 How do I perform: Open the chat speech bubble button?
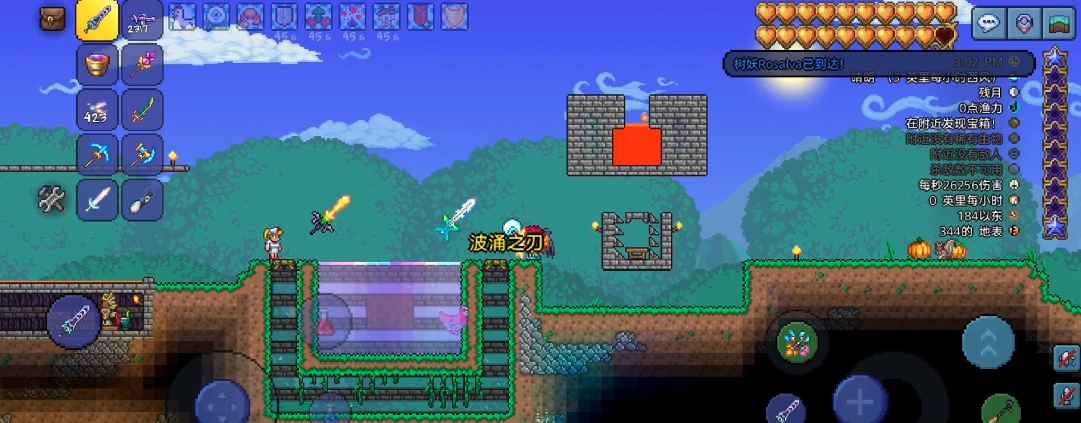tap(989, 23)
